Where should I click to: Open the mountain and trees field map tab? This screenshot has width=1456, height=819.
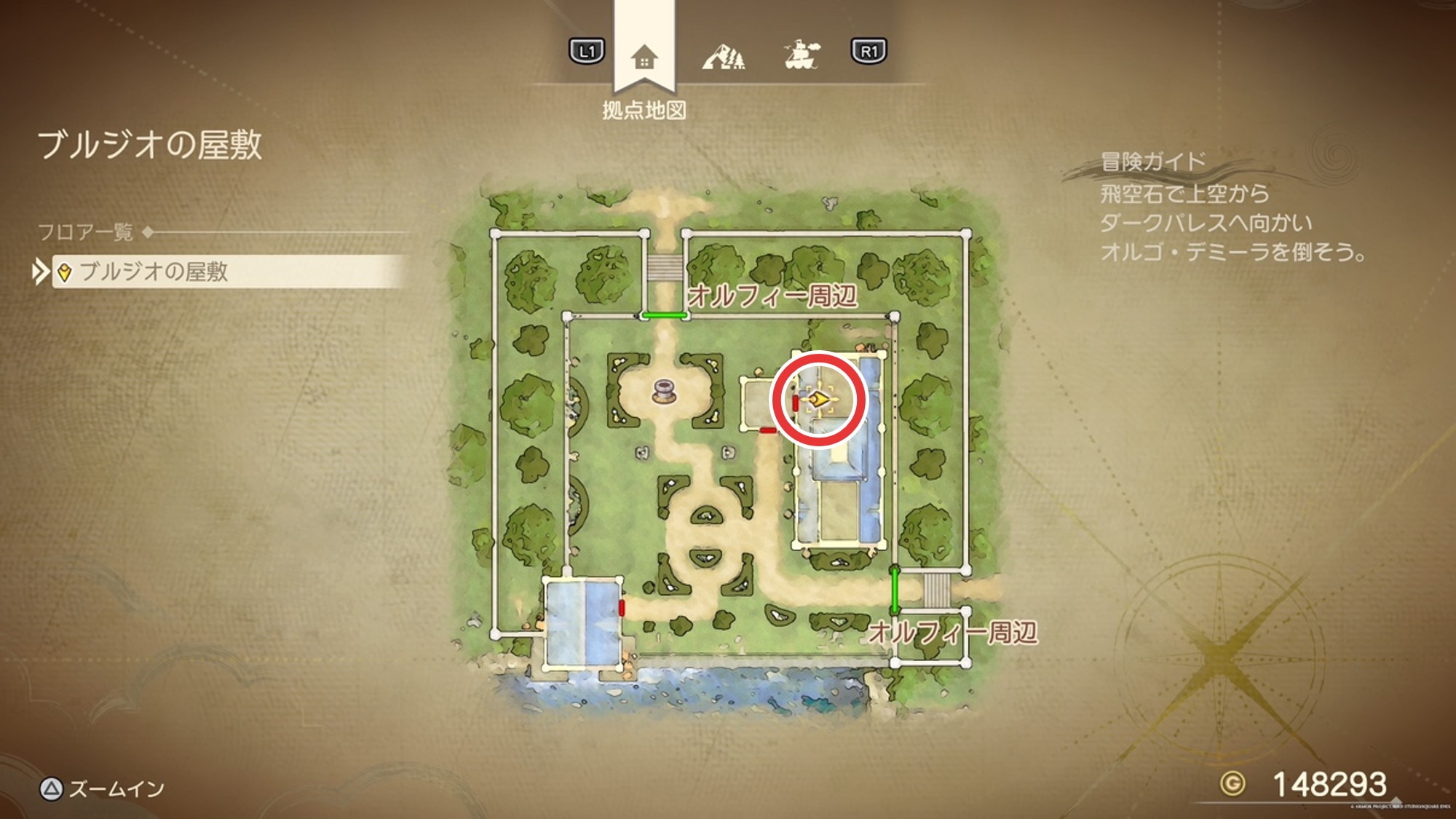723,56
